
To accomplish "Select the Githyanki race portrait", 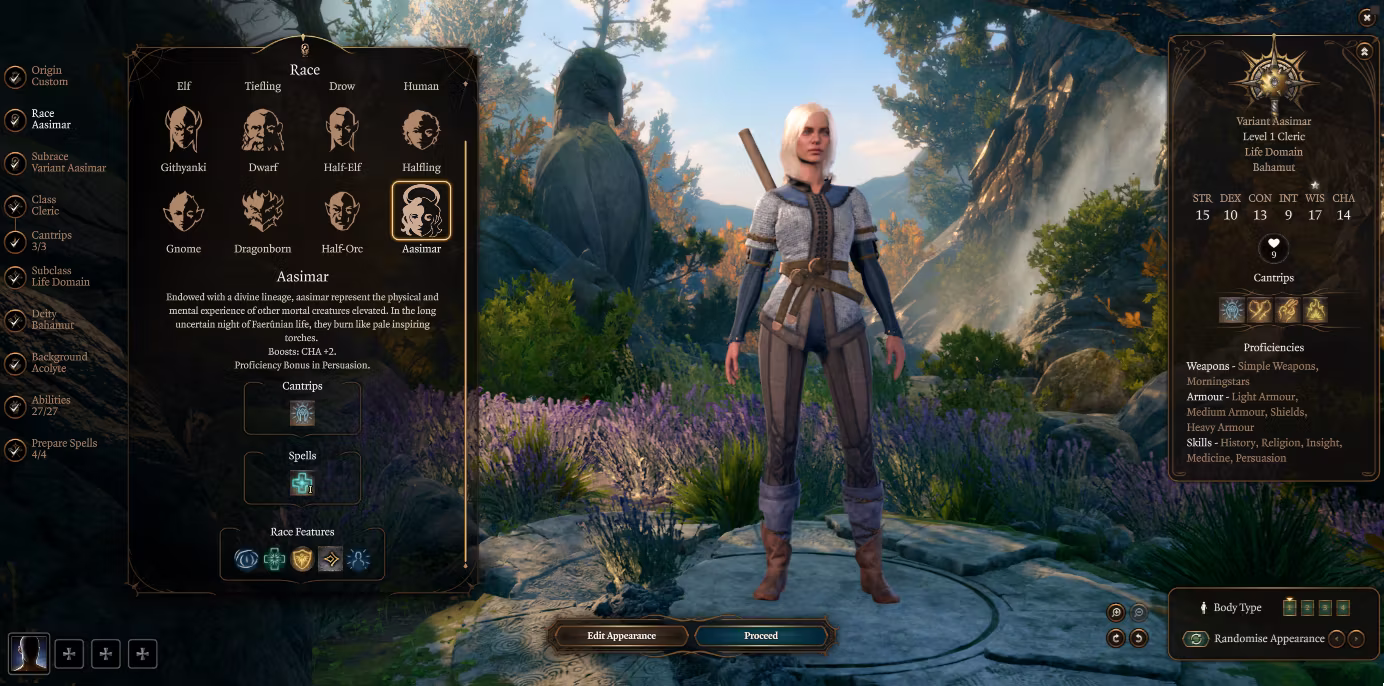I will [184, 131].
